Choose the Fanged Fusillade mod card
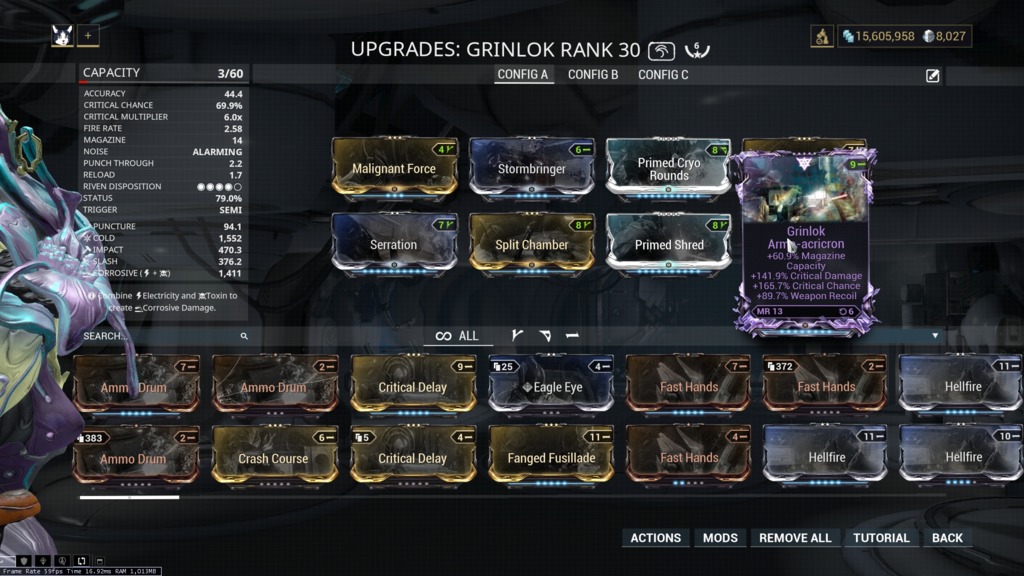The width and height of the screenshot is (1024, 576). tap(551, 458)
